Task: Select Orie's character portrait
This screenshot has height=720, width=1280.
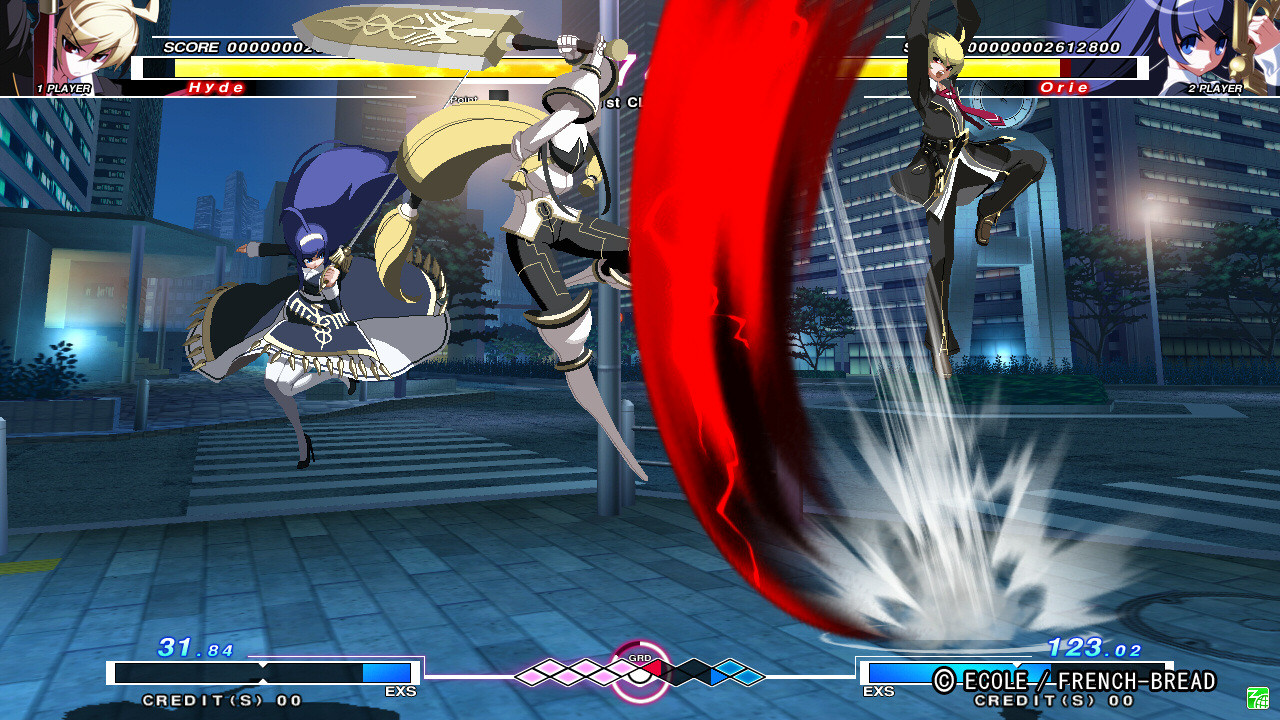Action: (1202, 45)
